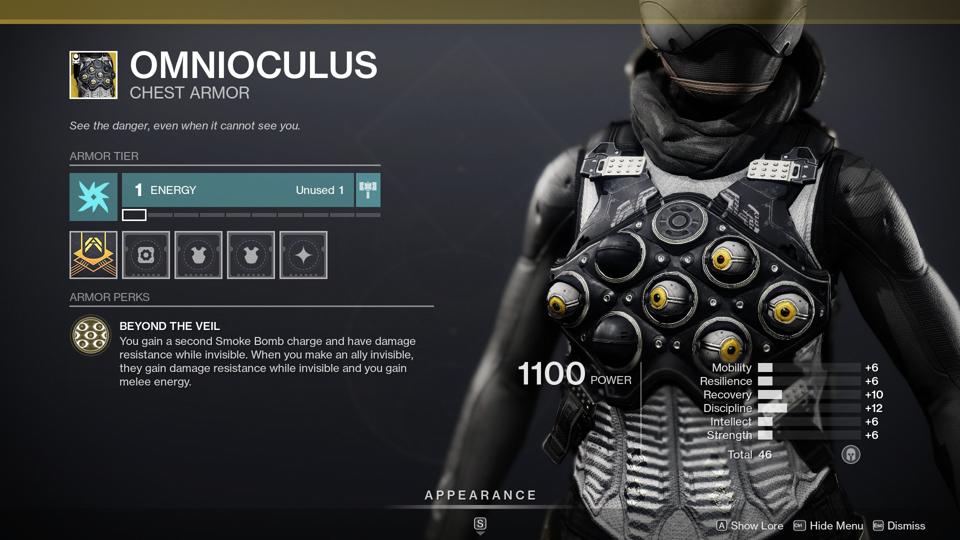960x540 pixels.
Task: Select the Energy tier bar
Action: 237,190
